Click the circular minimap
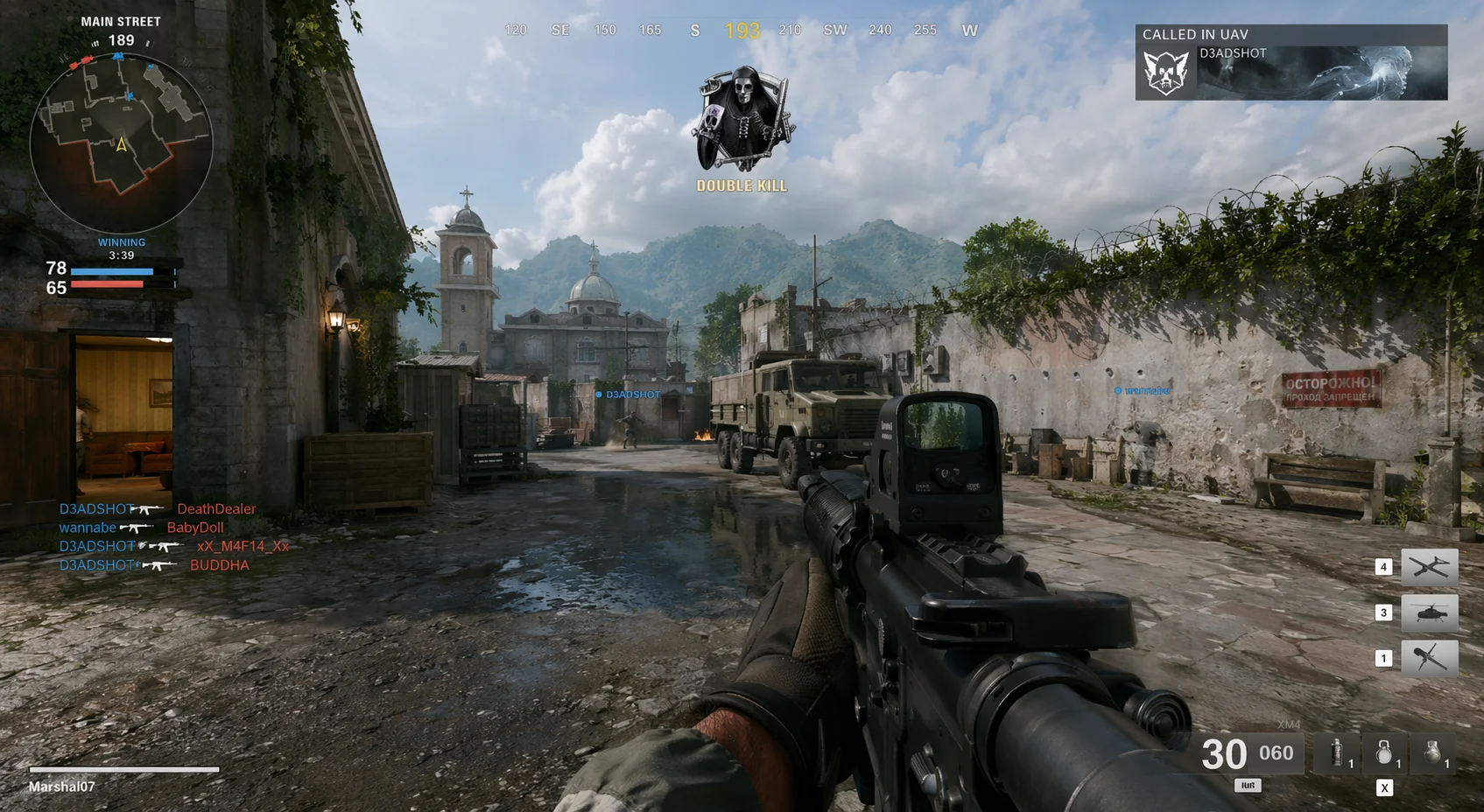This screenshot has height=812, width=1484. pyautogui.click(x=121, y=143)
